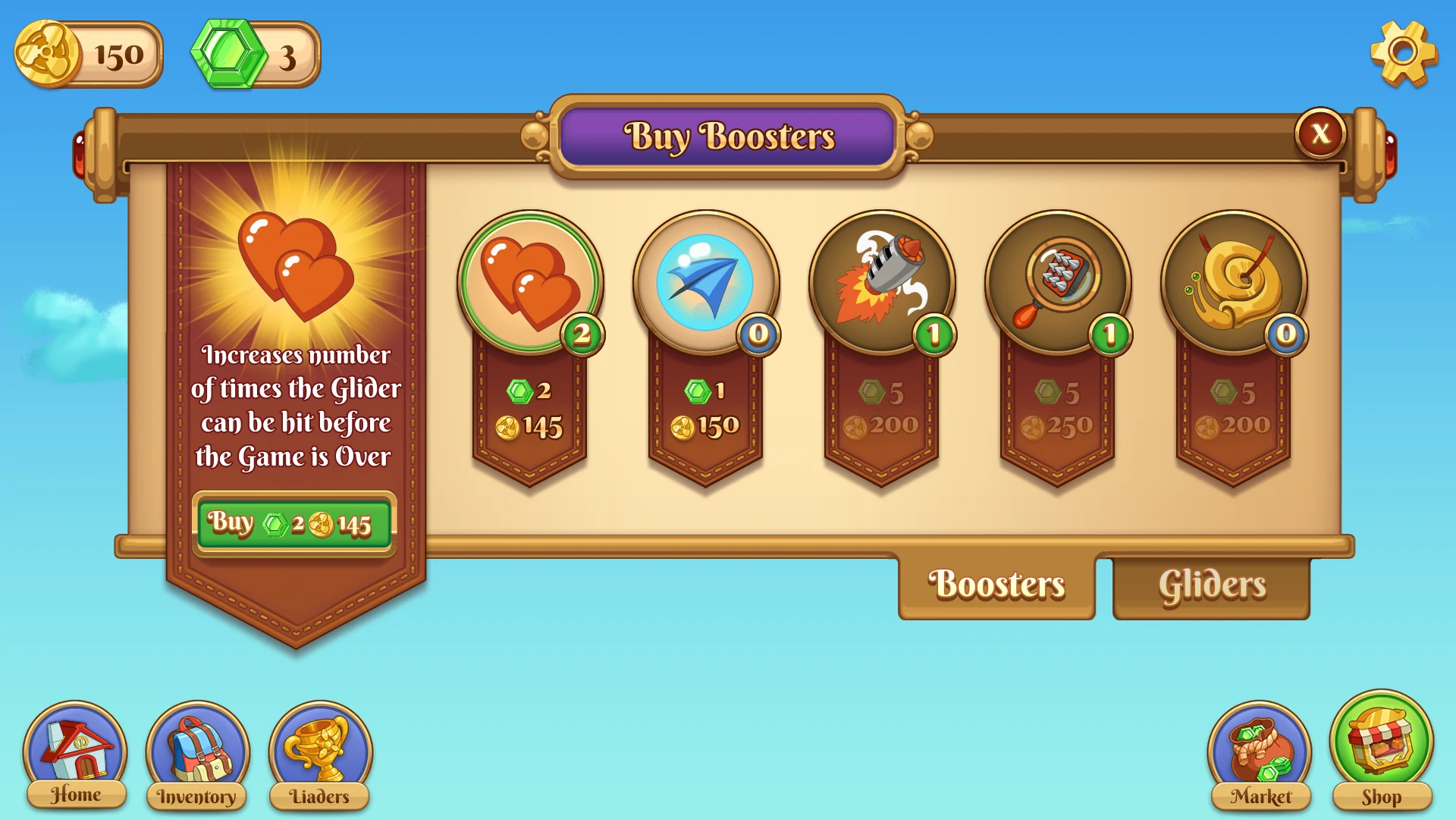Close the Buy Boosters panel
Viewport: 1456px width, 819px height.
pyautogui.click(x=1320, y=133)
